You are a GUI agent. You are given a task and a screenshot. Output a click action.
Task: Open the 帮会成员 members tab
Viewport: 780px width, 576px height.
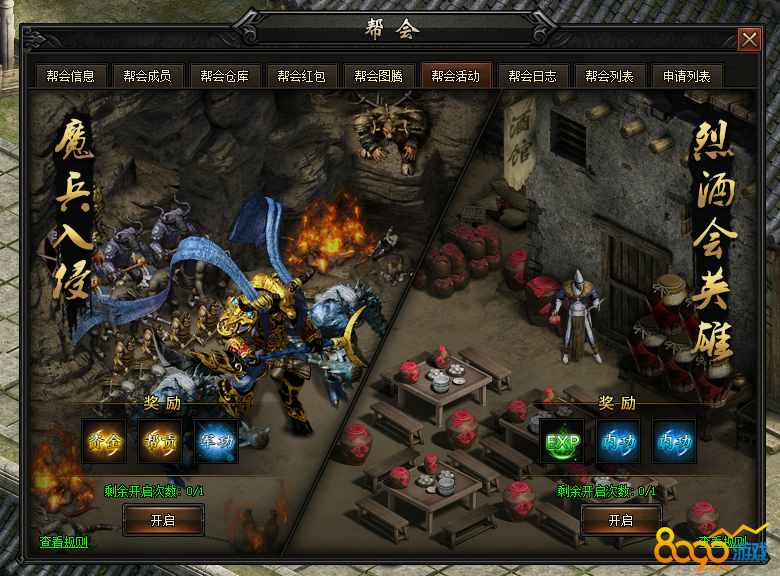tap(148, 76)
